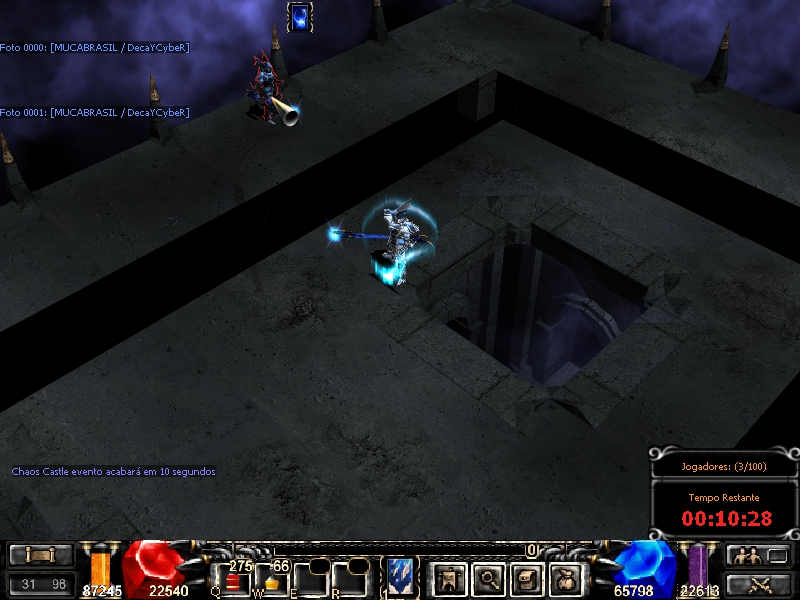Click the magnifying glass button
This screenshot has height=600, width=800.
coord(487,578)
